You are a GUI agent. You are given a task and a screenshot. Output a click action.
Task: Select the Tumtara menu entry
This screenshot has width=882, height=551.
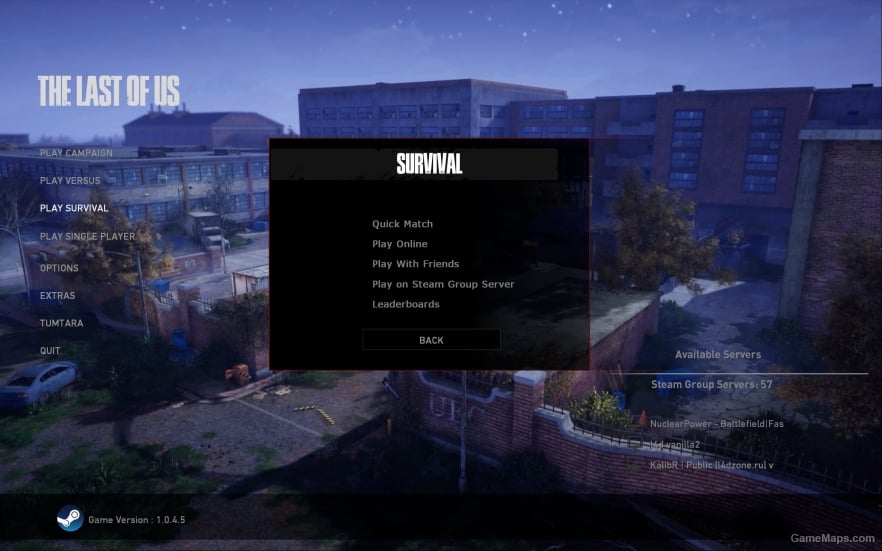[x=61, y=324]
